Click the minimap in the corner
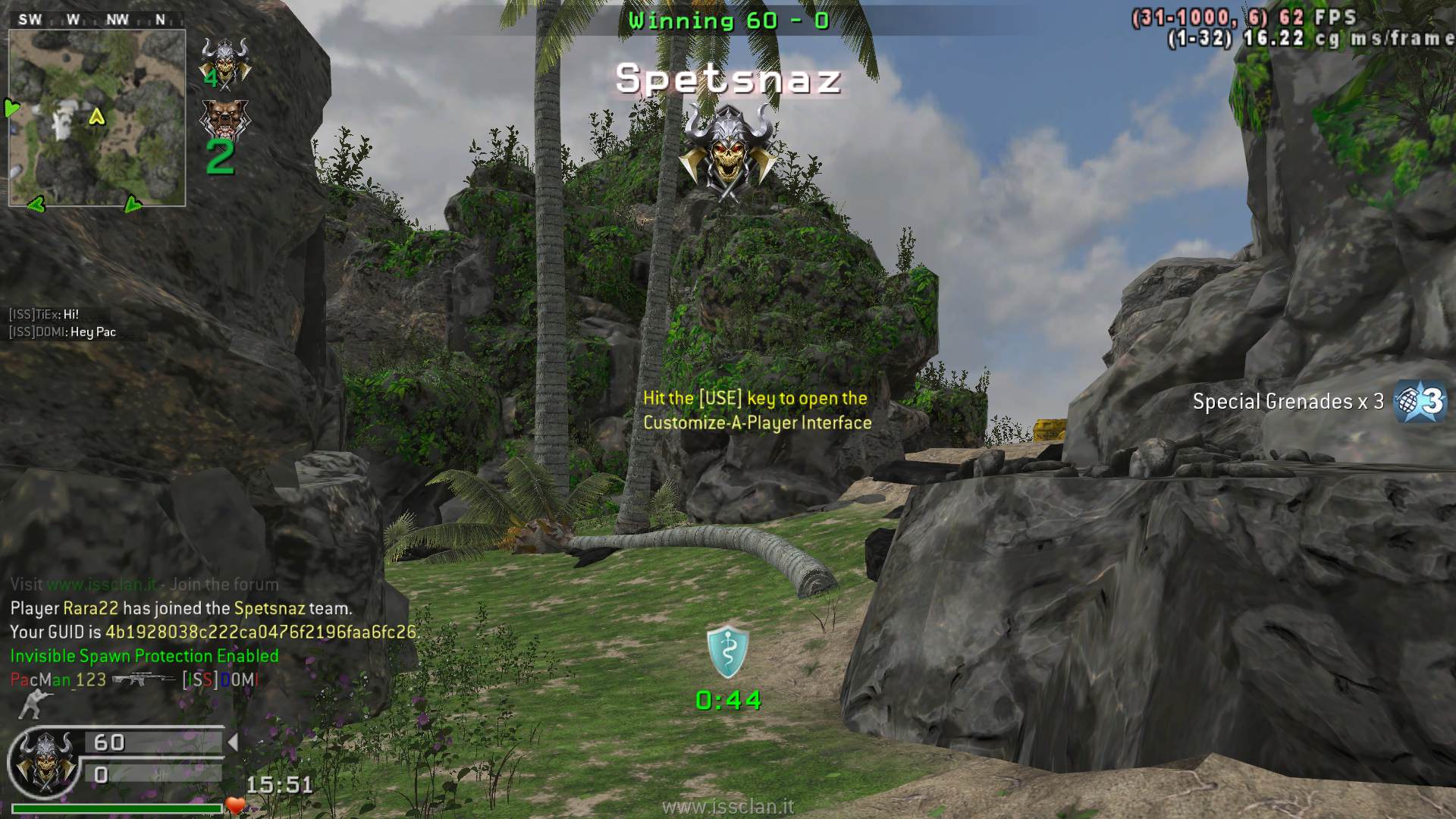Image resolution: width=1456 pixels, height=819 pixels. [x=97, y=118]
